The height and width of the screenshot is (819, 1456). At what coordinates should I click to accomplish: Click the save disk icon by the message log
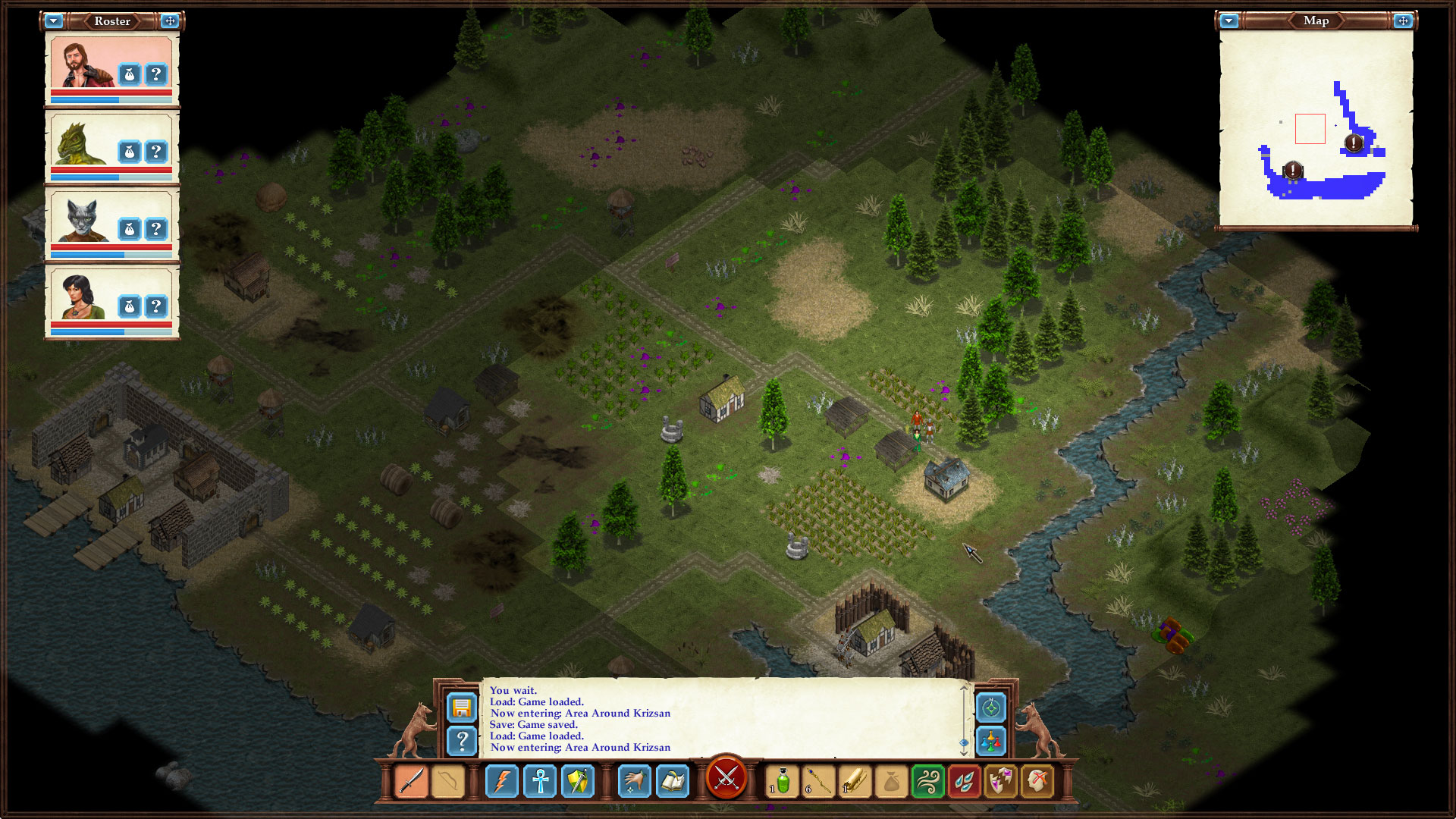[463, 707]
